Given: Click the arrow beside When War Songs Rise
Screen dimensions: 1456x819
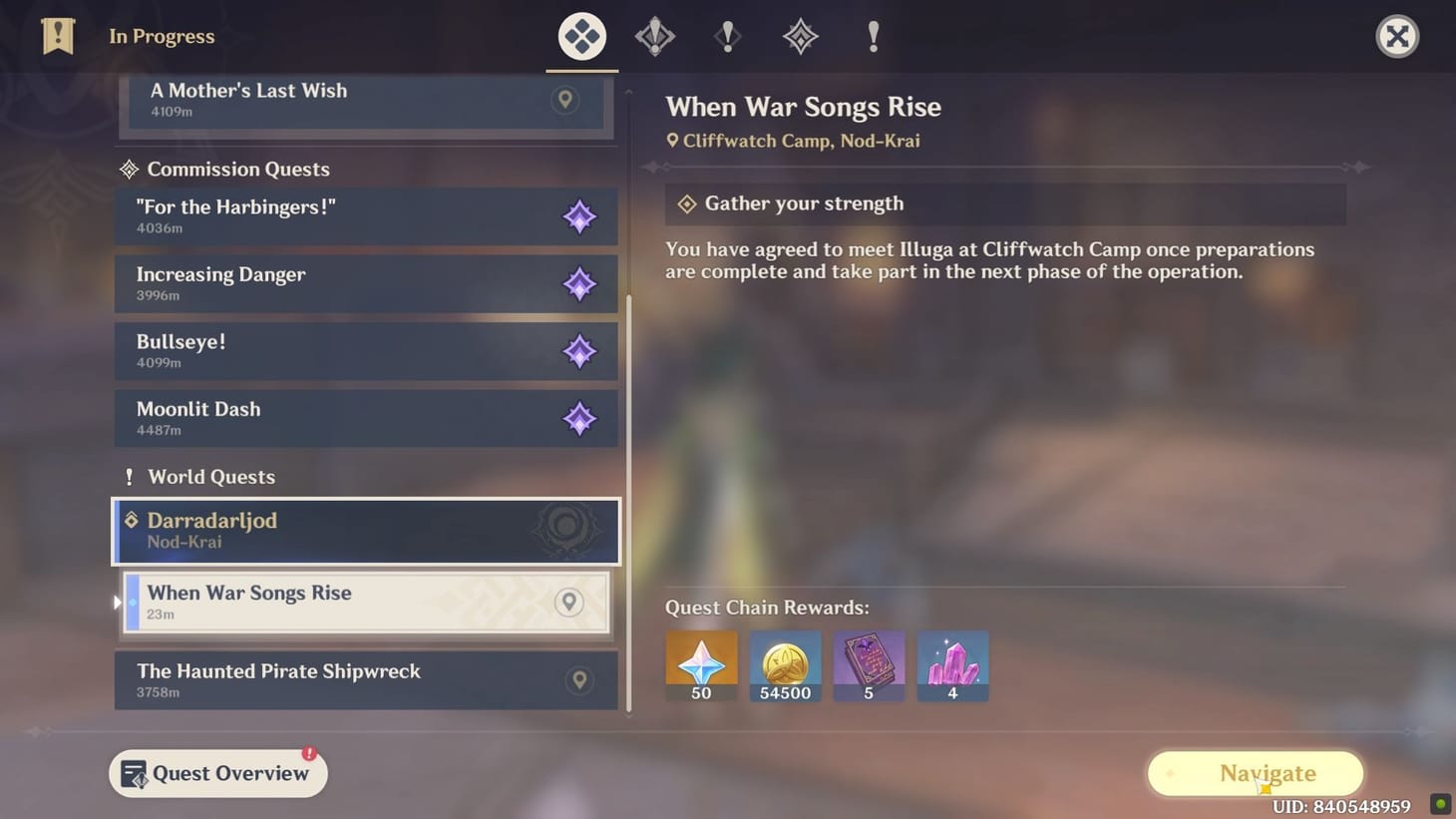Looking at the screenshot, I should click(117, 603).
